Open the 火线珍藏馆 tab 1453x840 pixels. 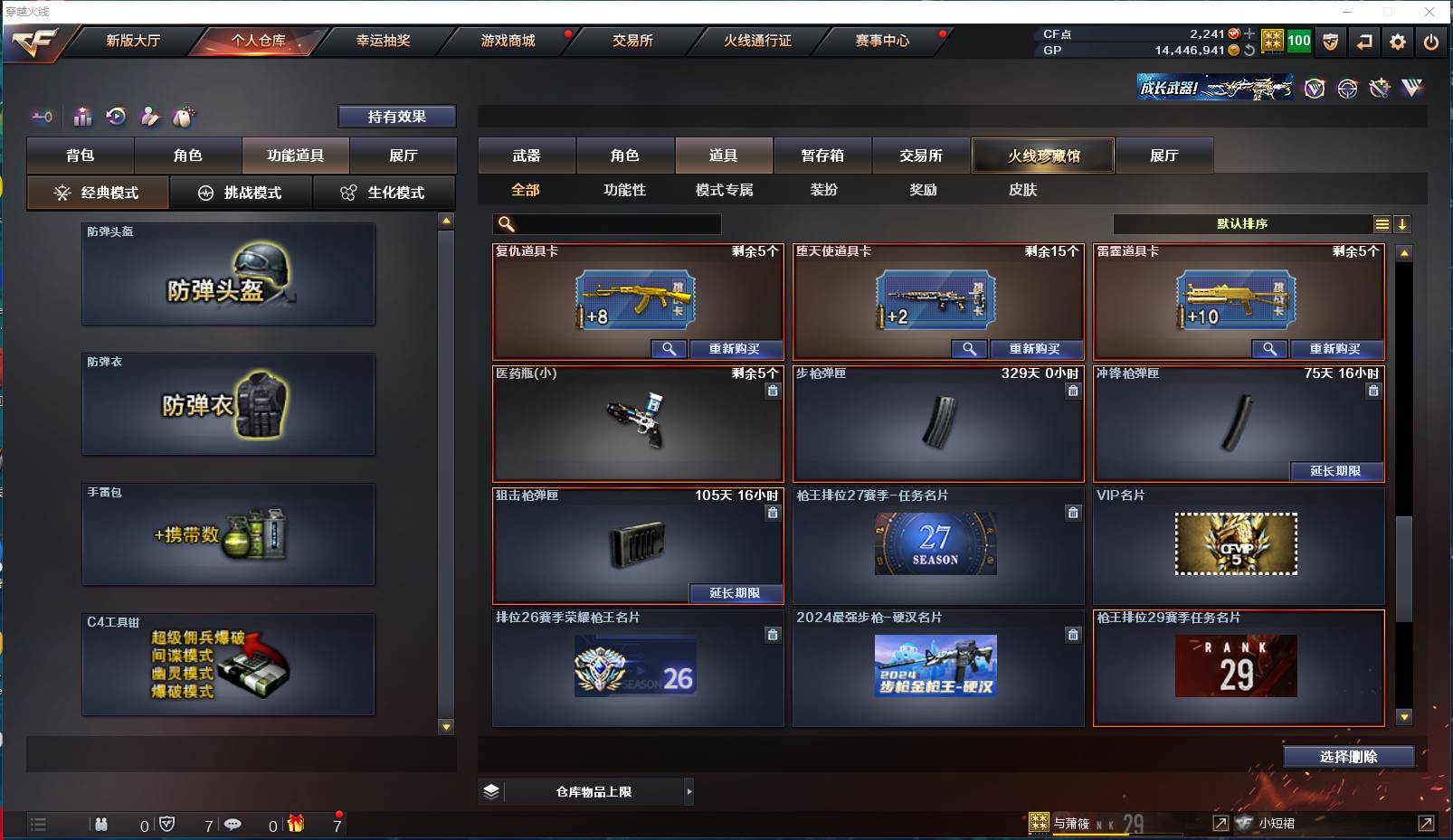1042,155
